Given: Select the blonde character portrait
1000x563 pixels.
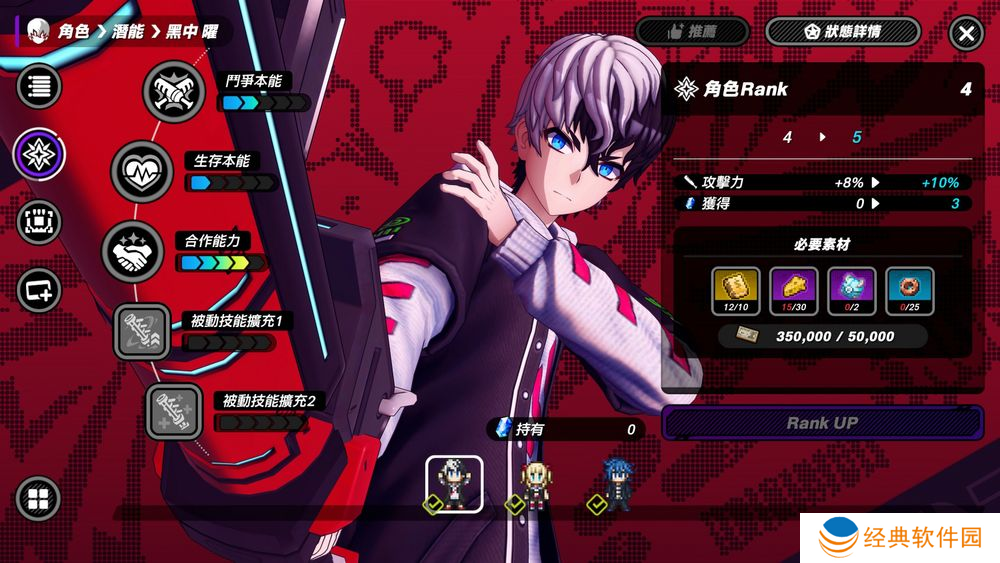Looking at the screenshot, I should [534, 484].
